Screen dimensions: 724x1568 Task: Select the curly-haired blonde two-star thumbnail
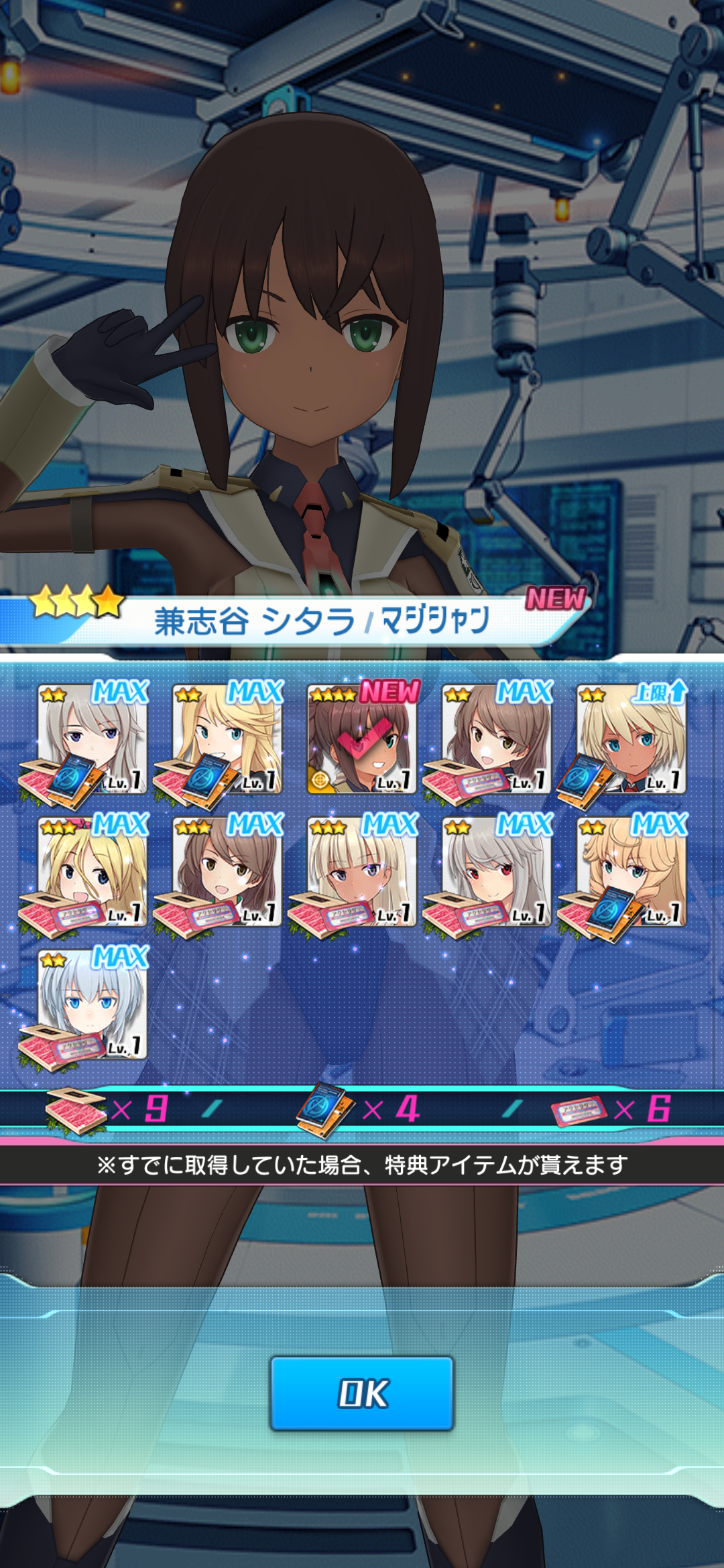[631, 872]
